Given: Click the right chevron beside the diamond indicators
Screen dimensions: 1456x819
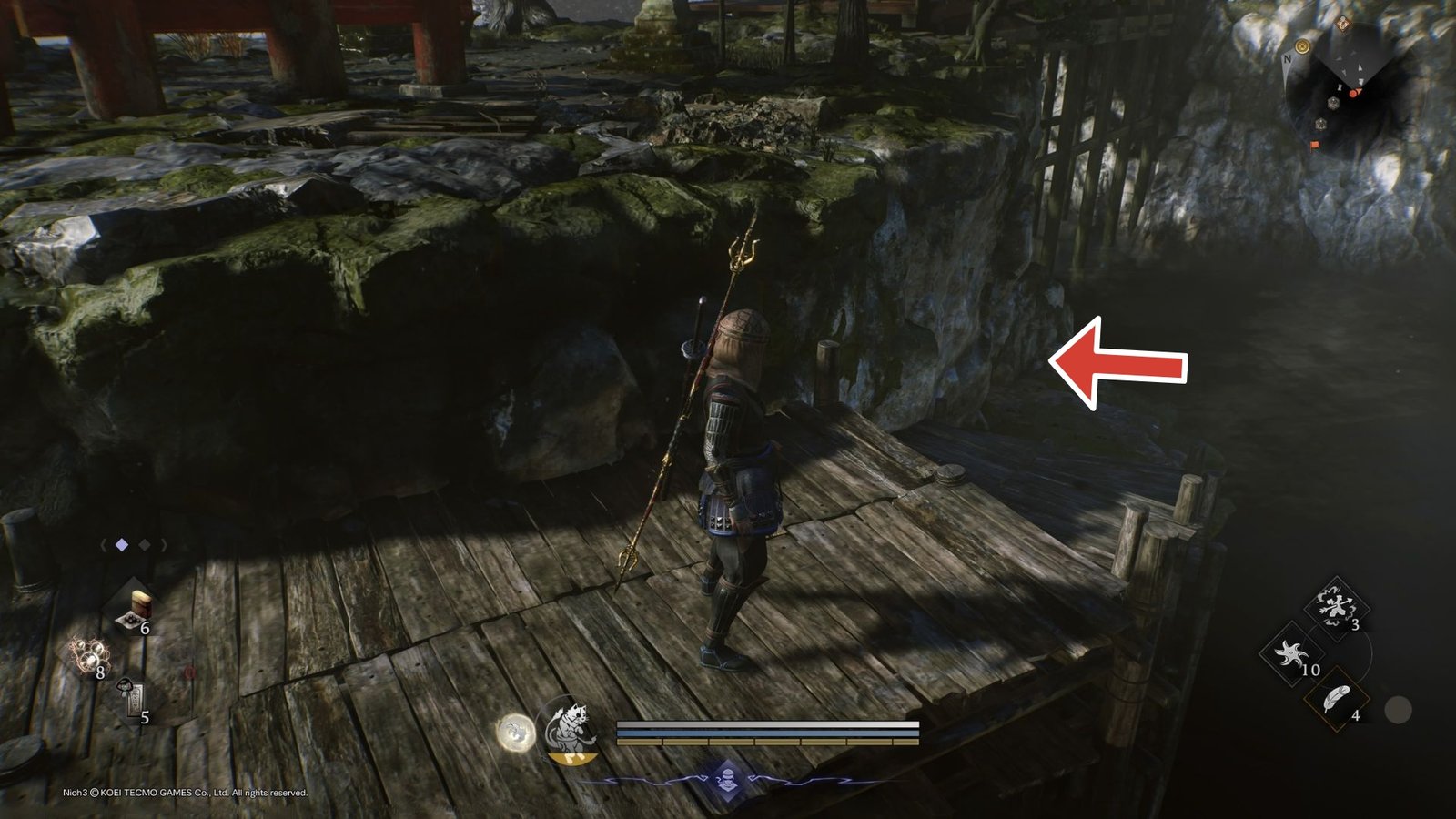Looking at the screenshot, I should click(x=164, y=545).
